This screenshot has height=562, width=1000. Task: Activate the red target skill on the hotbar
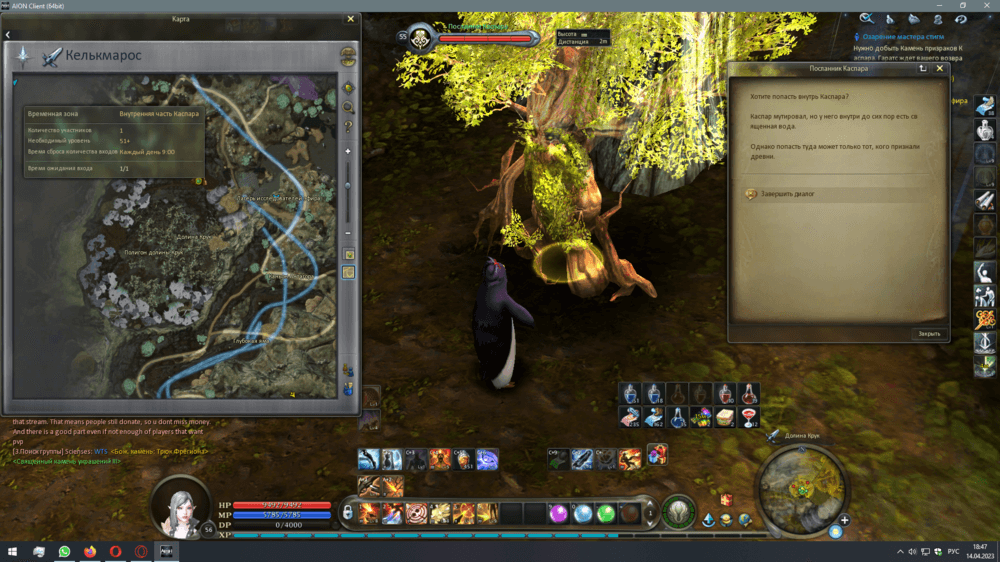(417, 513)
